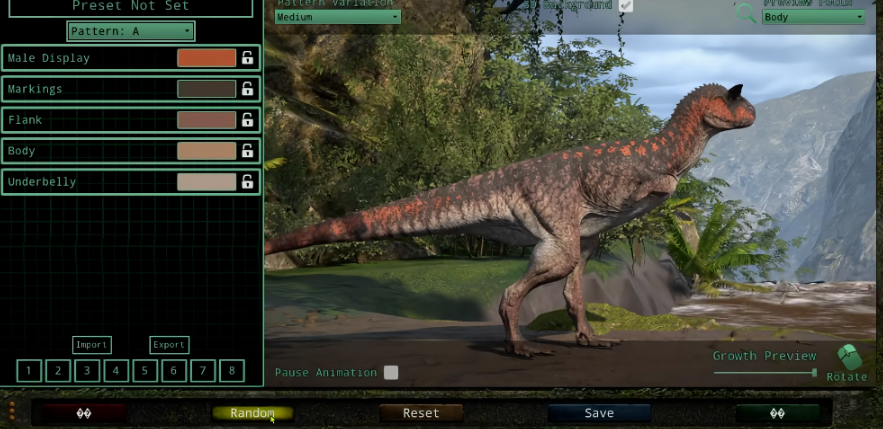The height and width of the screenshot is (429, 883).
Task: Choose preset slot 8
Action: click(231, 371)
